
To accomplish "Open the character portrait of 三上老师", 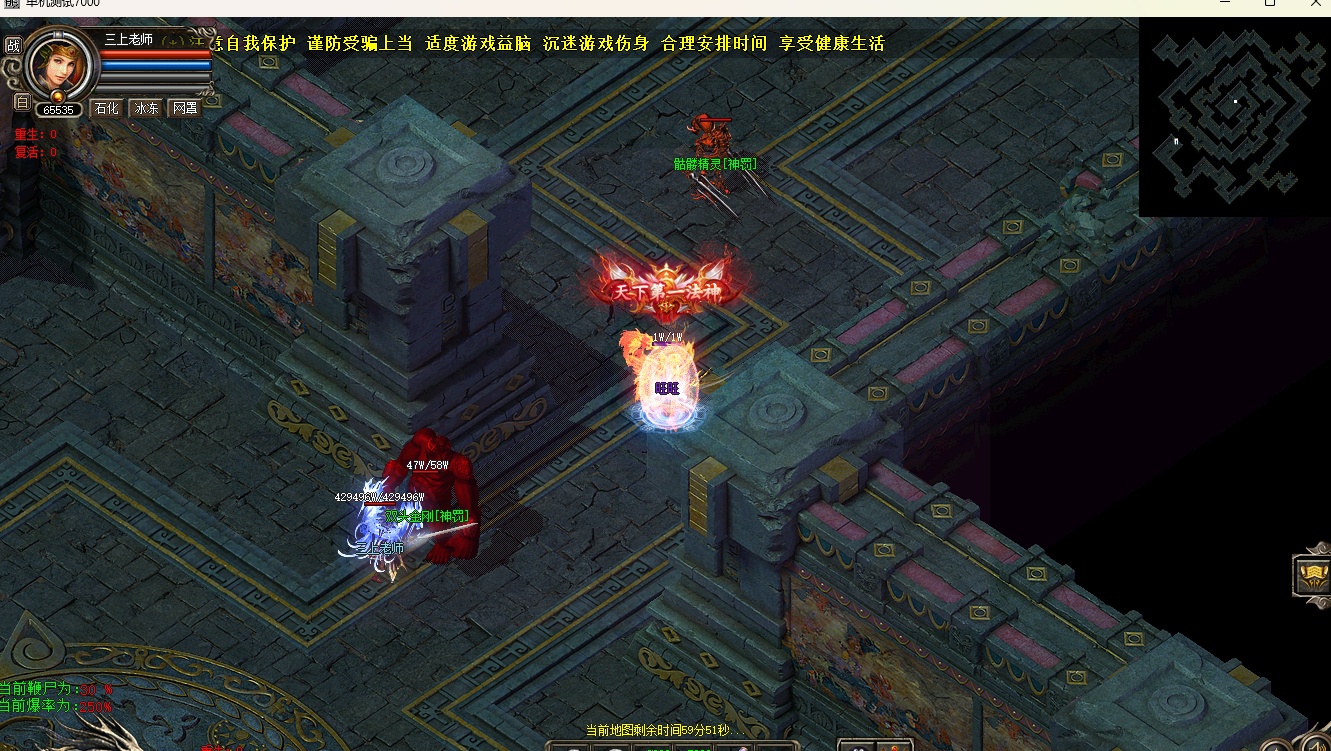I will pyautogui.click(x=56, y=64).
